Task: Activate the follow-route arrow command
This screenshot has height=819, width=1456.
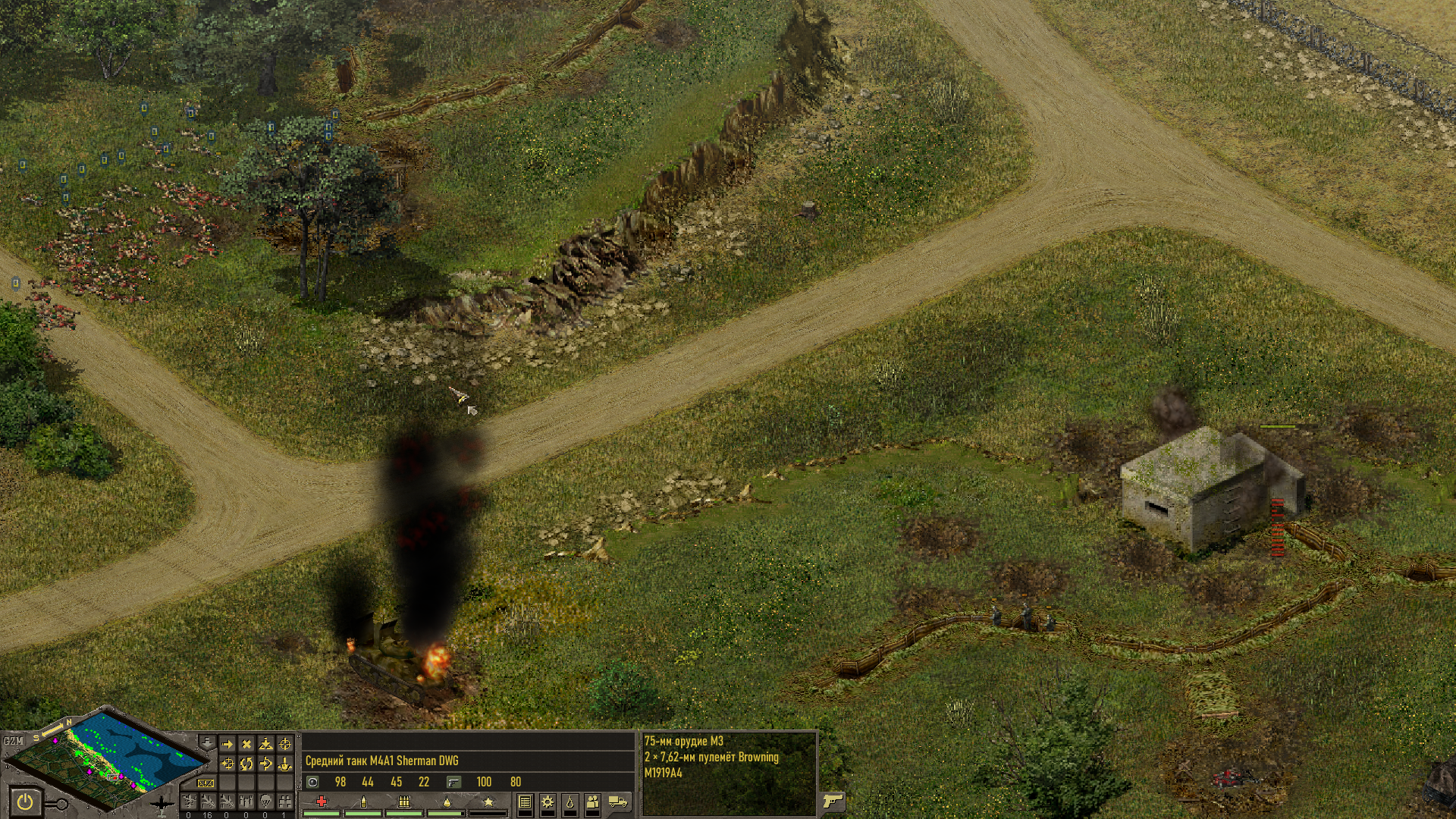Action: click(265, 764)
